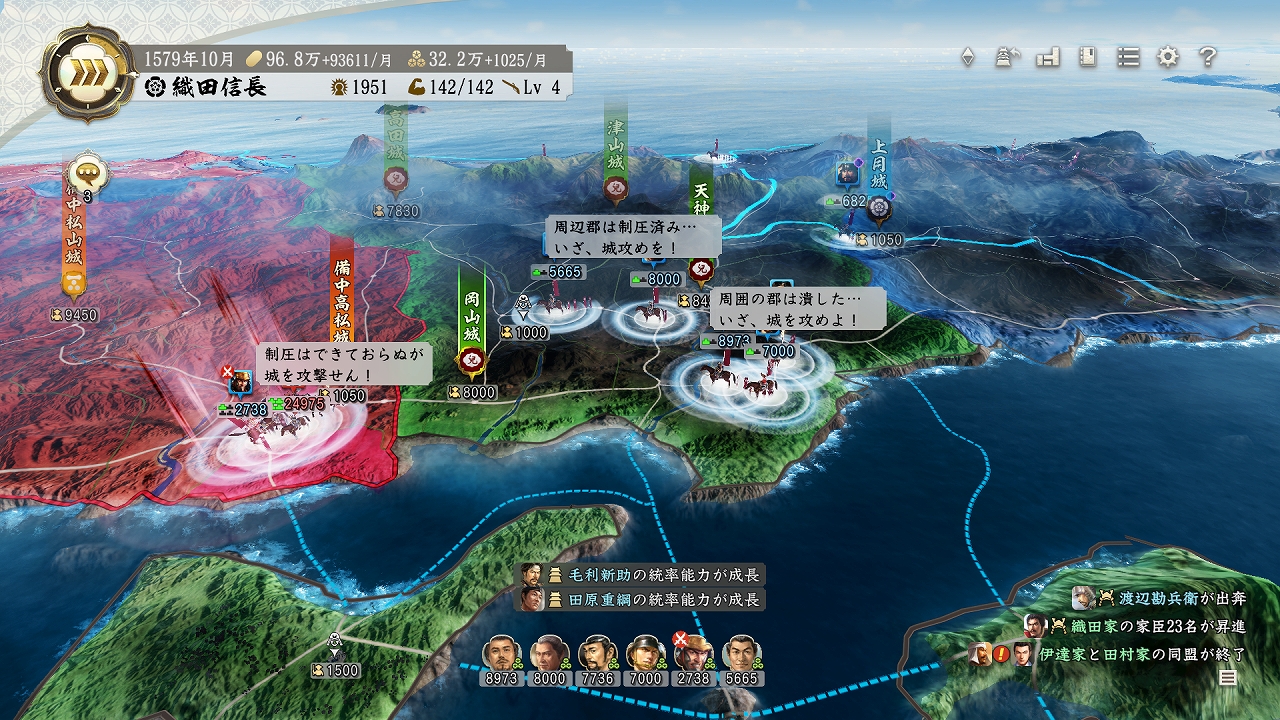1280x720 pixels.
Task: Open the question mark help
Action: coord(1208,57)
